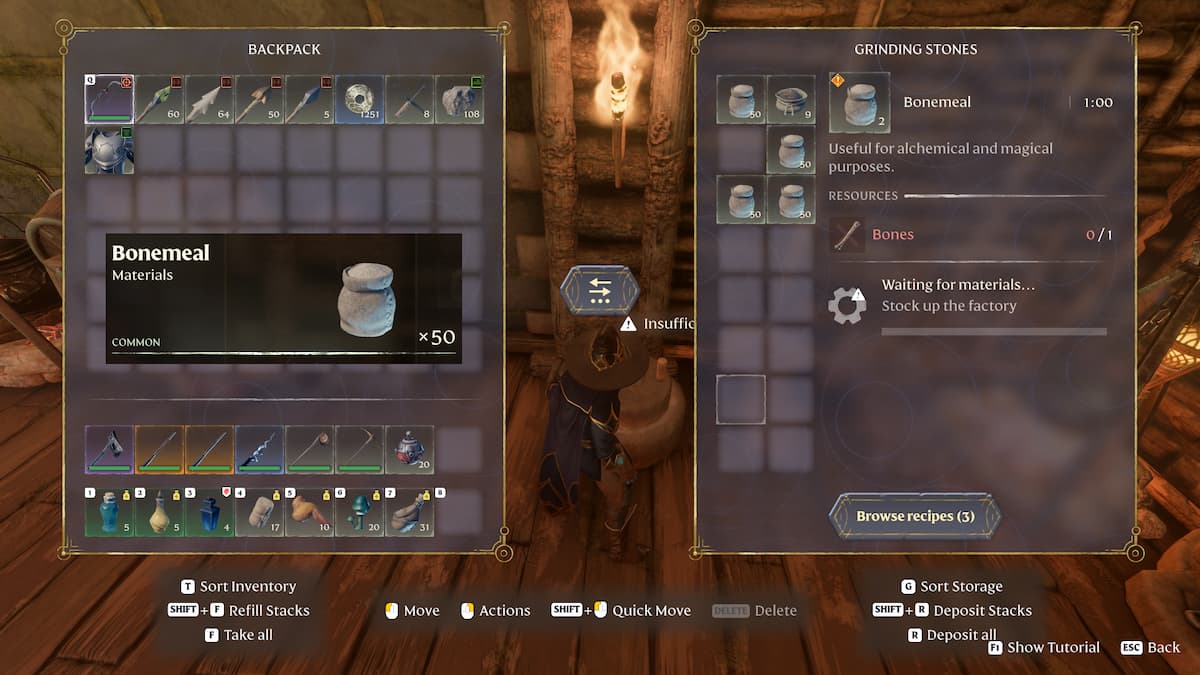The height and width of the screenshot is (675, 1200).
Task: Pick the red bomb stack of 20
Action: (409, 449)
